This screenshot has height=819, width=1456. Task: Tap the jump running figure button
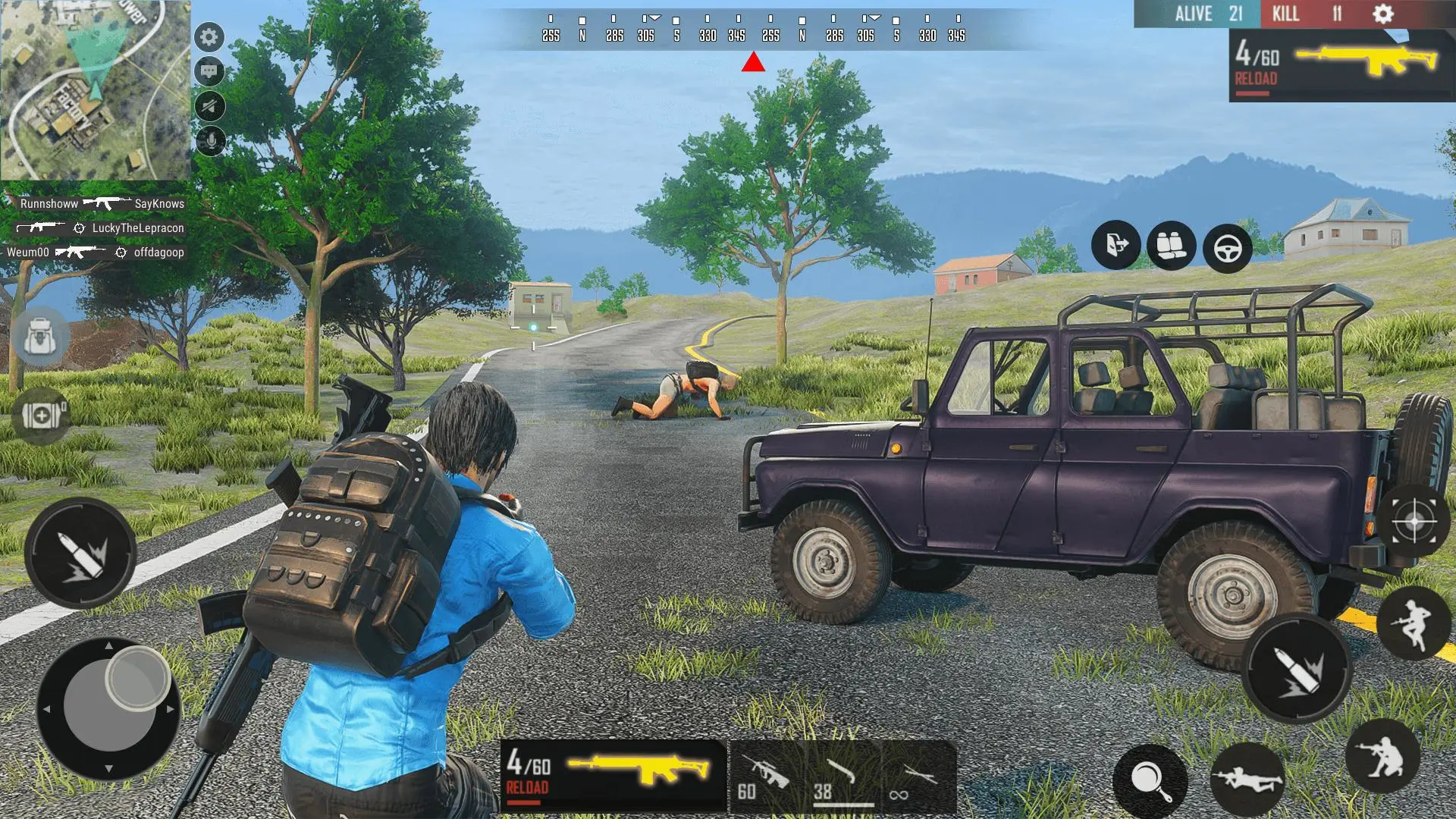(1414, 623)
